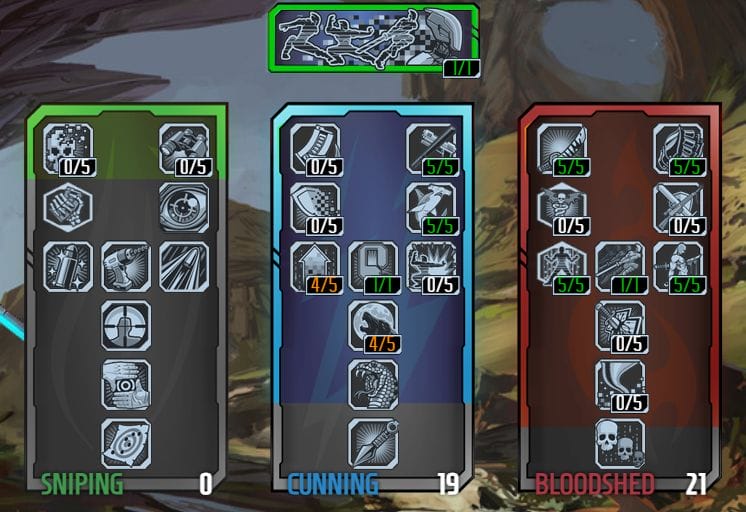Choose the Innervate roaring beast skill

click(373, 325)
